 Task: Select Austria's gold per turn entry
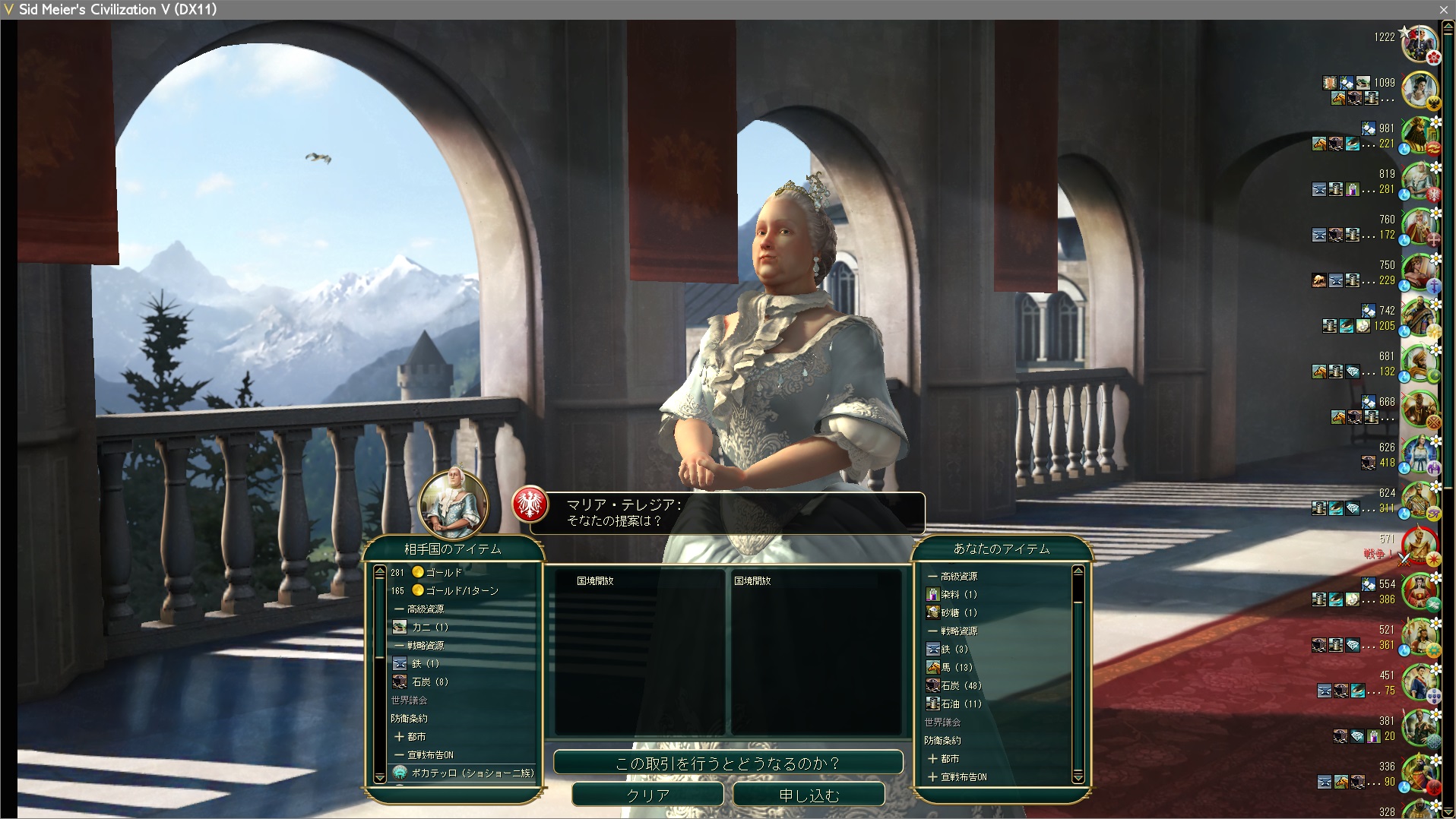(454, 590)
